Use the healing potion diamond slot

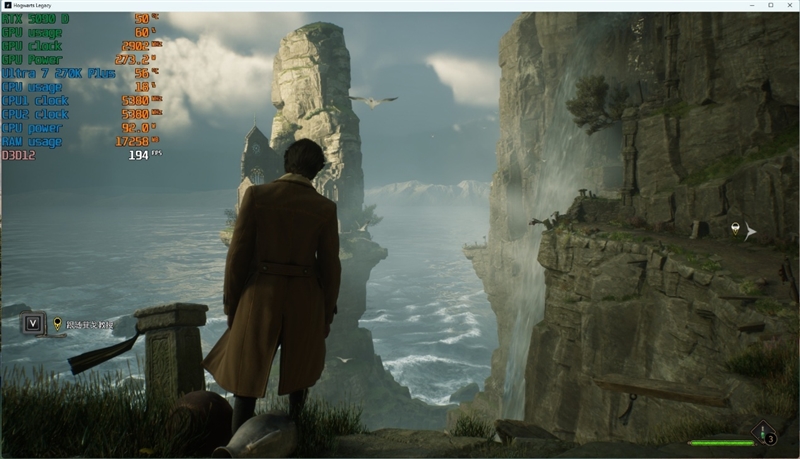pyautogui.click(x=768, y=434)
